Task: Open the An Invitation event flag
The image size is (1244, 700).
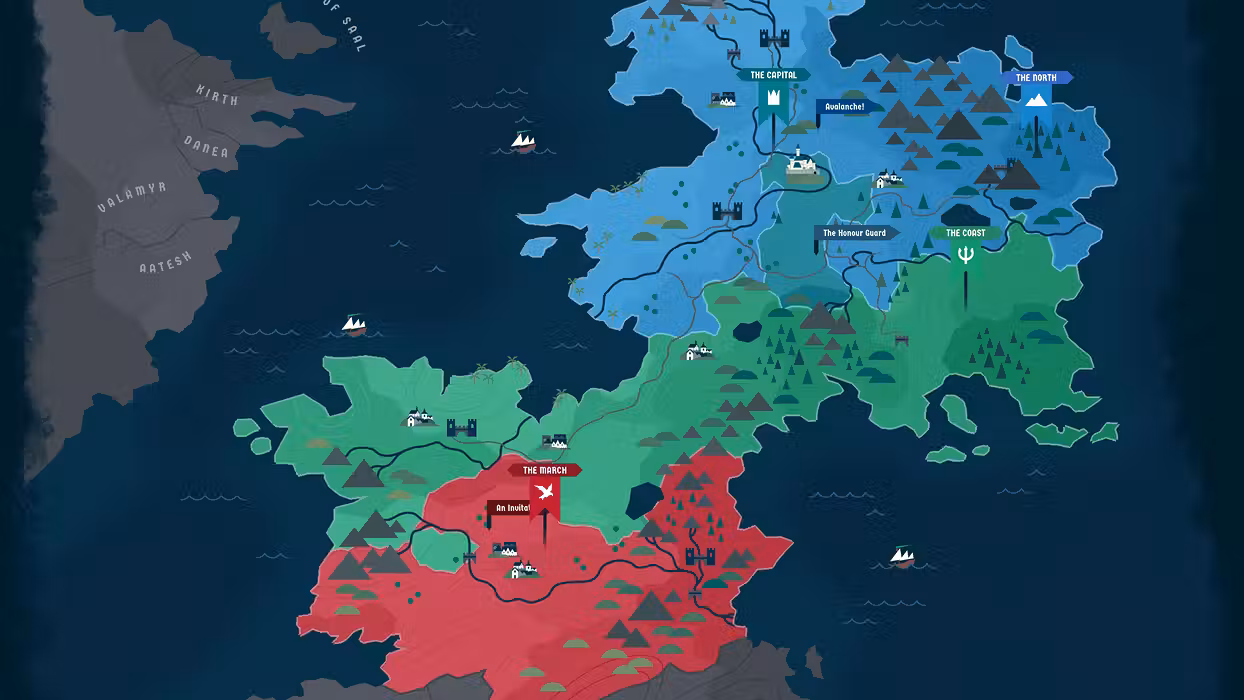Action: tap(510, 508)
